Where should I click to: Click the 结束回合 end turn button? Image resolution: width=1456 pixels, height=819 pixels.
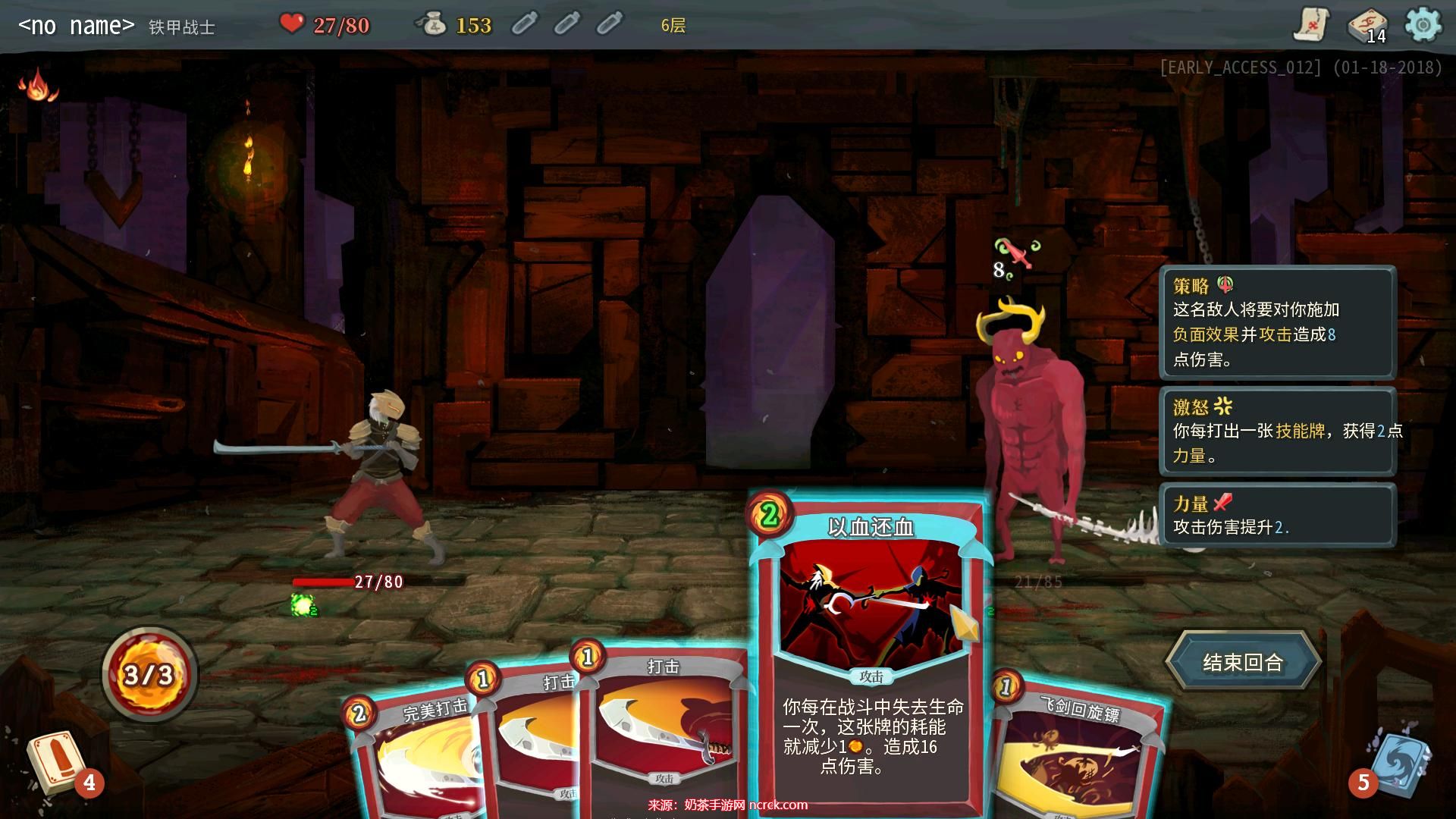[x=1242, y=662]
